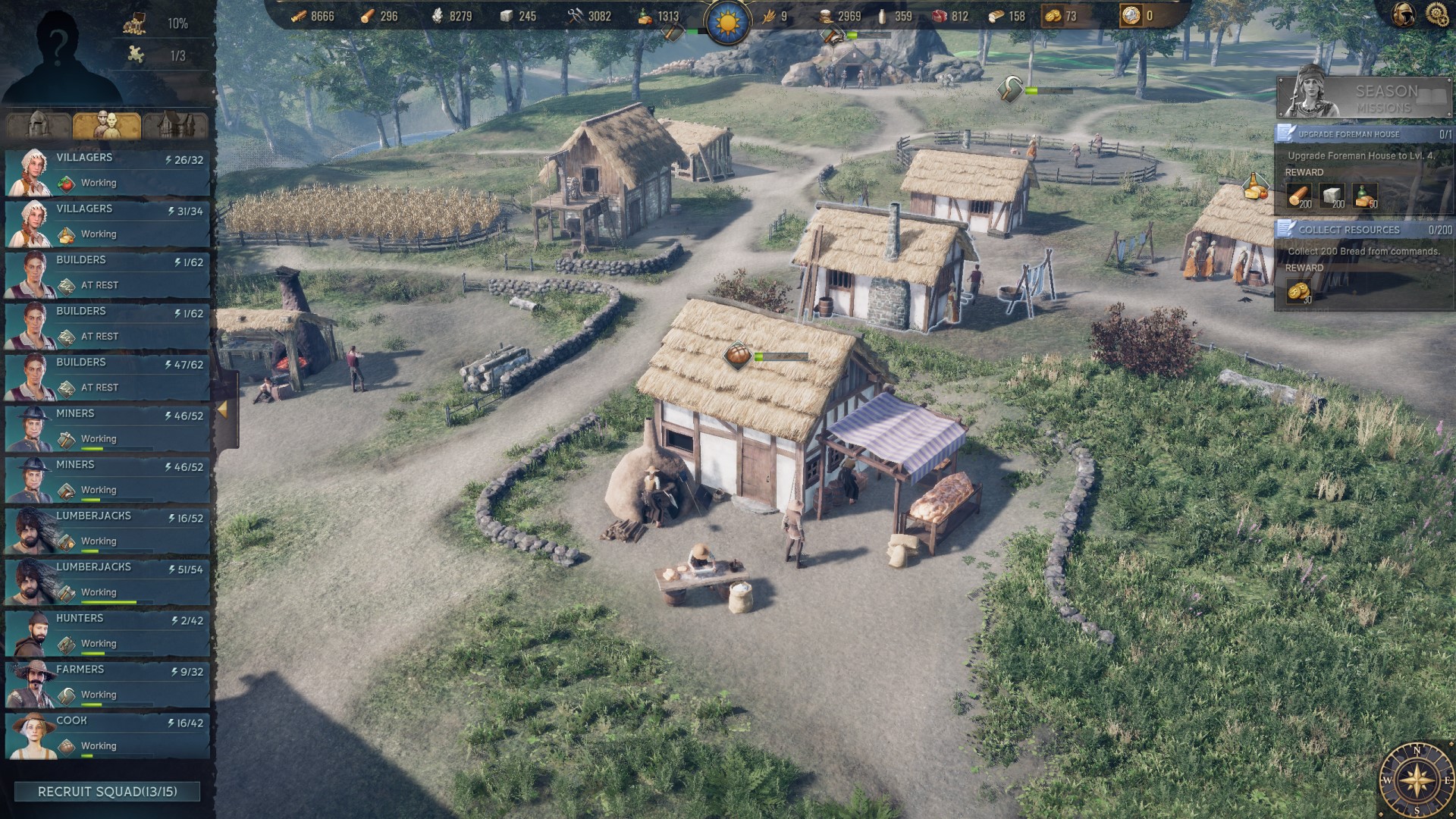Image resolution: width=1456 pixels, height=819 pixels.
Task: Select the Farmers squad row
Action: click(107, 683)
